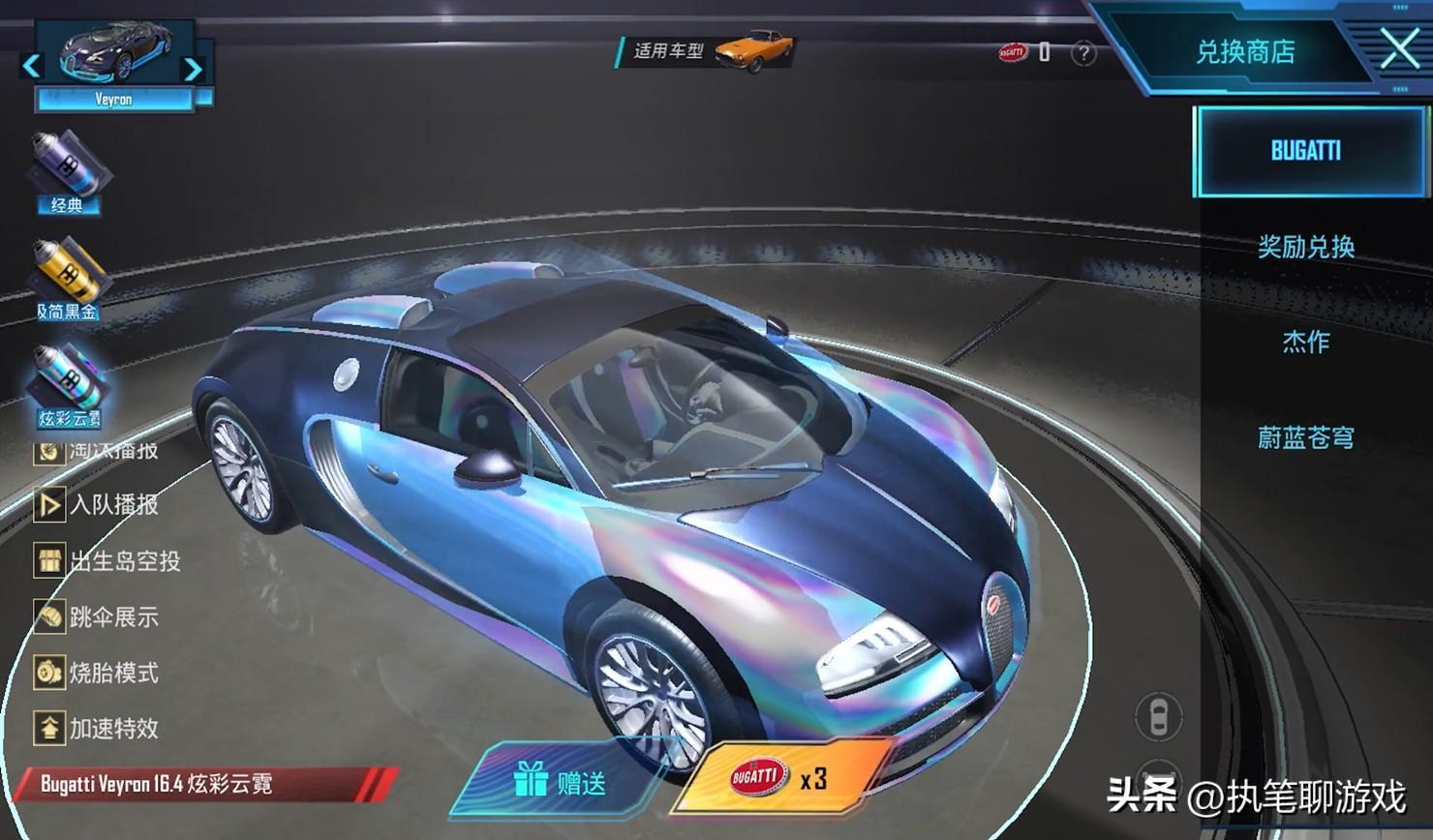Show next vehicle with right arrow
This screenshot has height=840, width=1433.
pyautogui.click(x=193, y=69)
